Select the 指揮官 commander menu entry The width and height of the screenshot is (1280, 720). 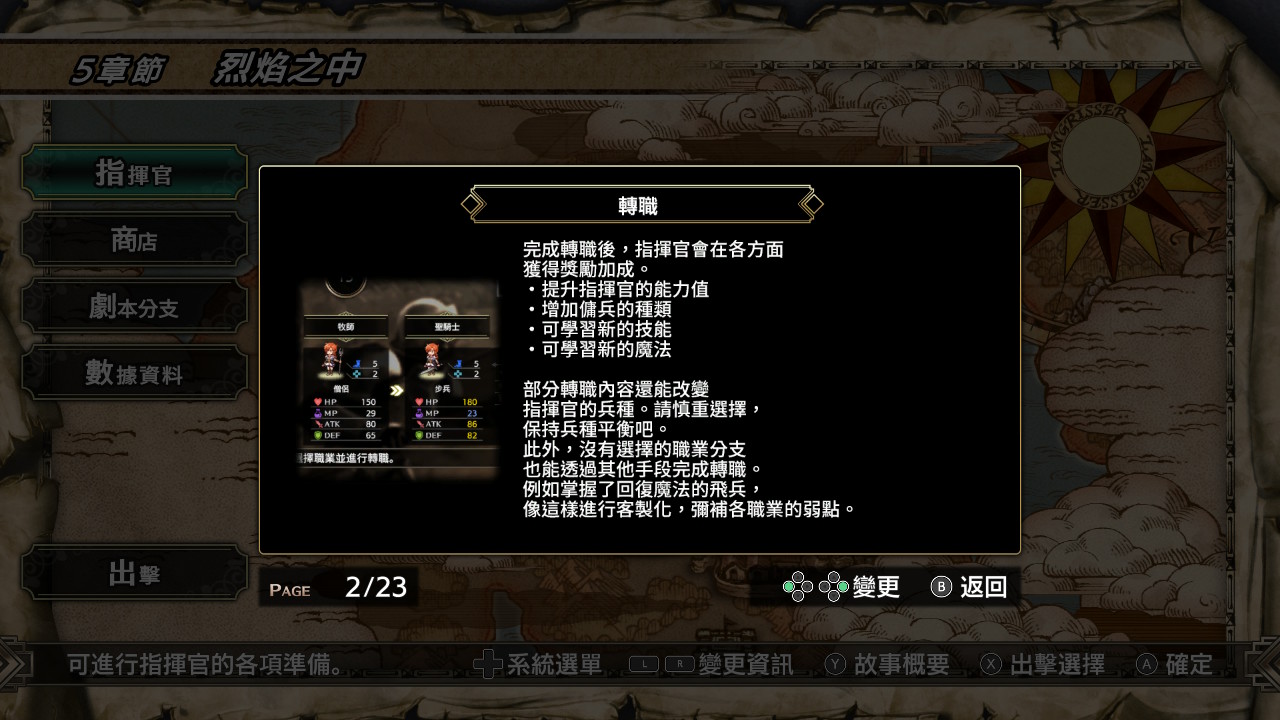click(134, 173)
